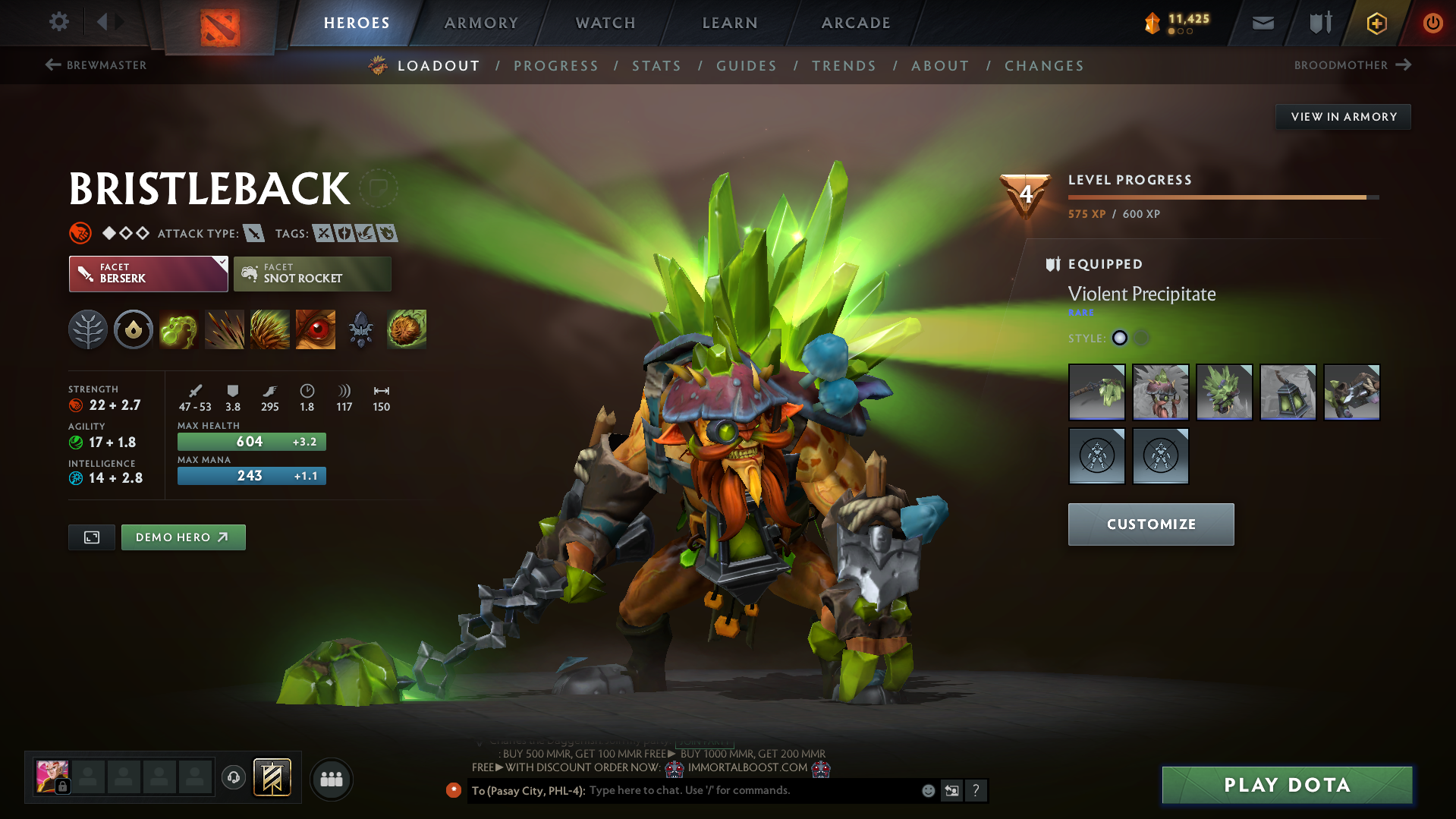The image size is (1456, 819).
Task: Click the DEMO HERO button
Action: click(x=183, y=537)
